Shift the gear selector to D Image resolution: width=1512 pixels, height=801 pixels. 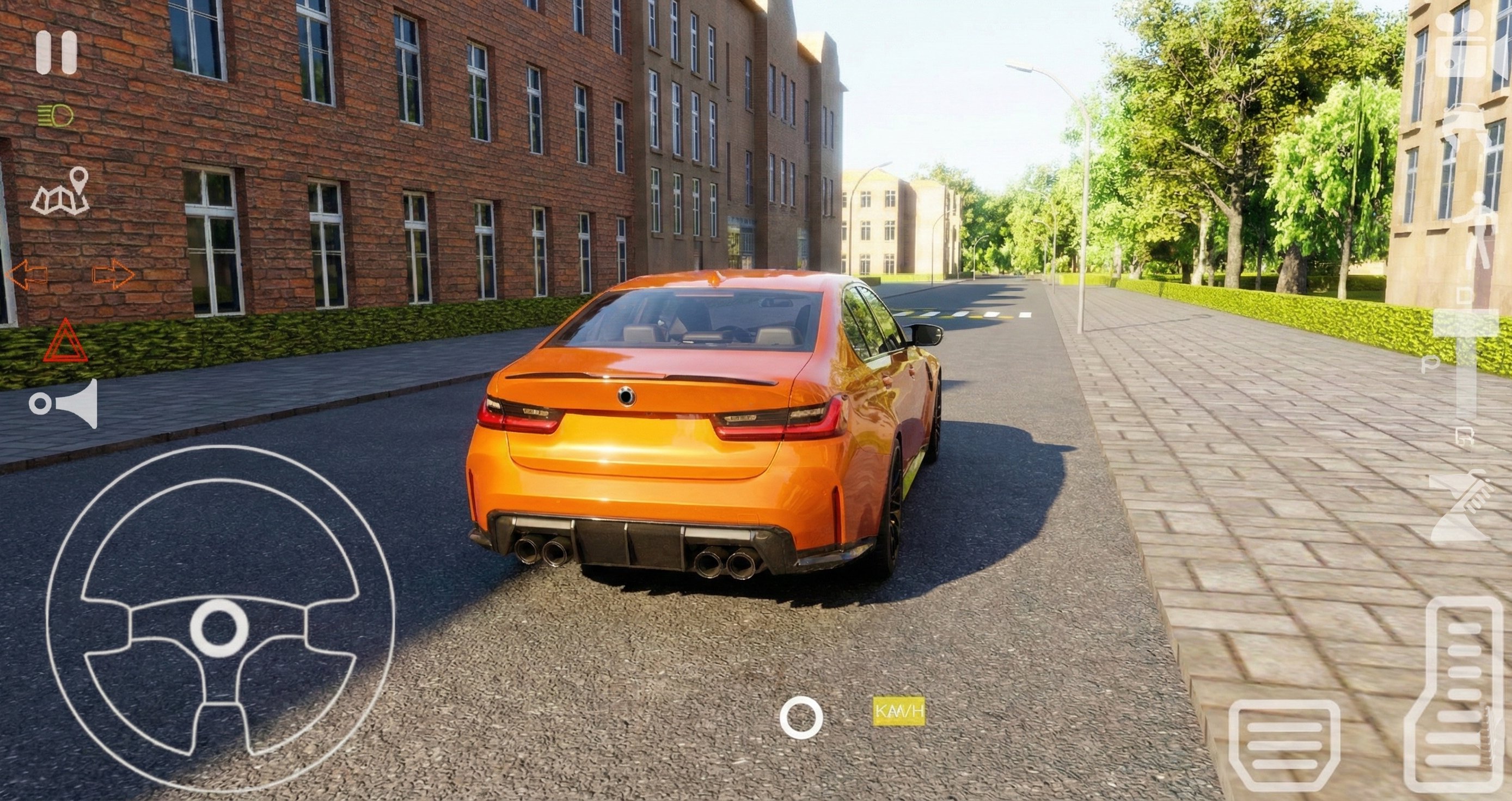tap(1466, 298)
